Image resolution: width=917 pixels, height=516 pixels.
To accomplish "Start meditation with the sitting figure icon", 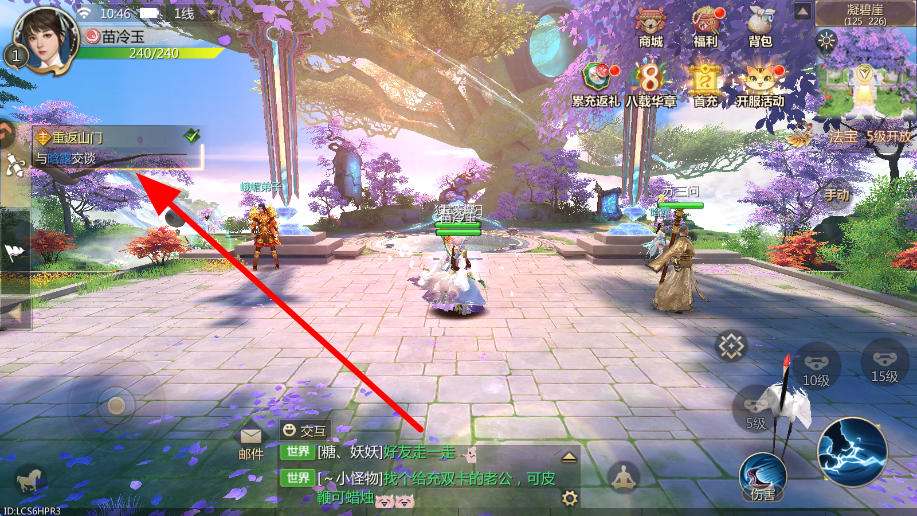I will point(623,477).
